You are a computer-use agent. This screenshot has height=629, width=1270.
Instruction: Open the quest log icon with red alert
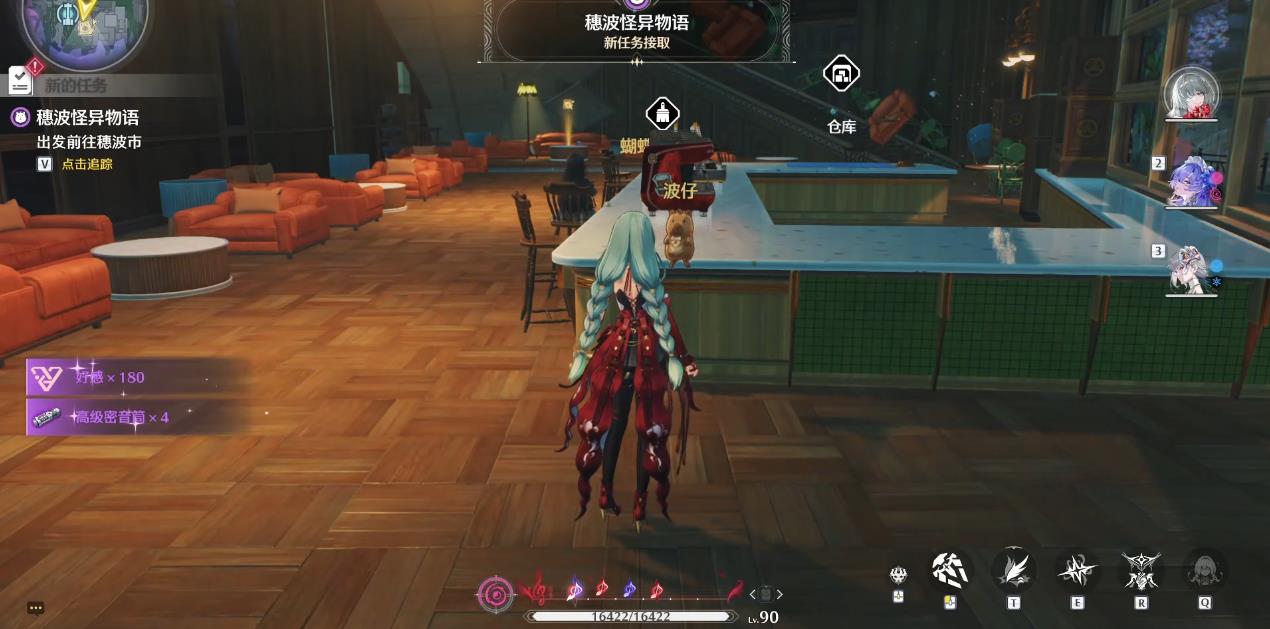pyautogui.click(x=22, y=79)
